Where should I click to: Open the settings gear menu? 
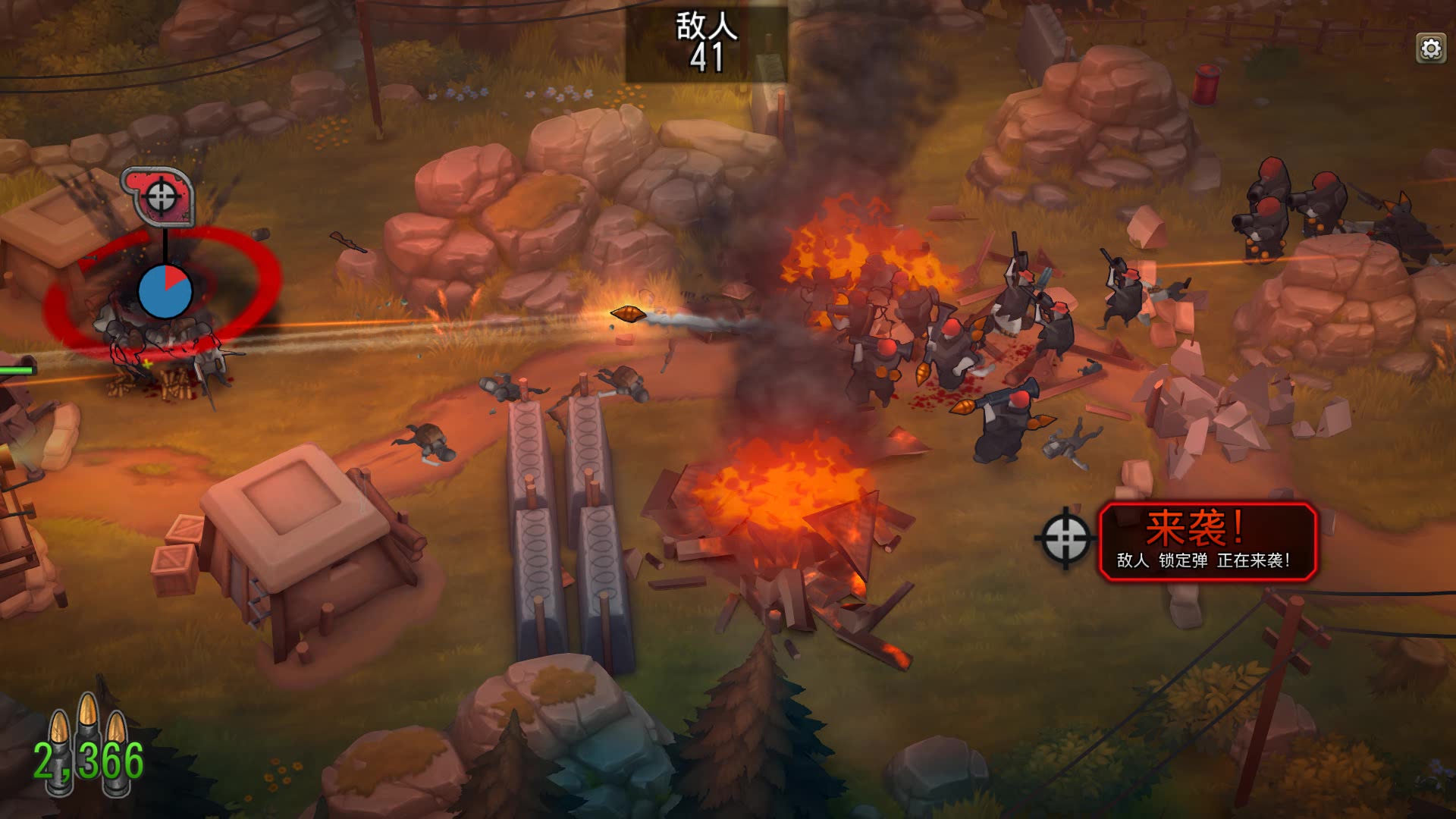[x=1430, y=49]
